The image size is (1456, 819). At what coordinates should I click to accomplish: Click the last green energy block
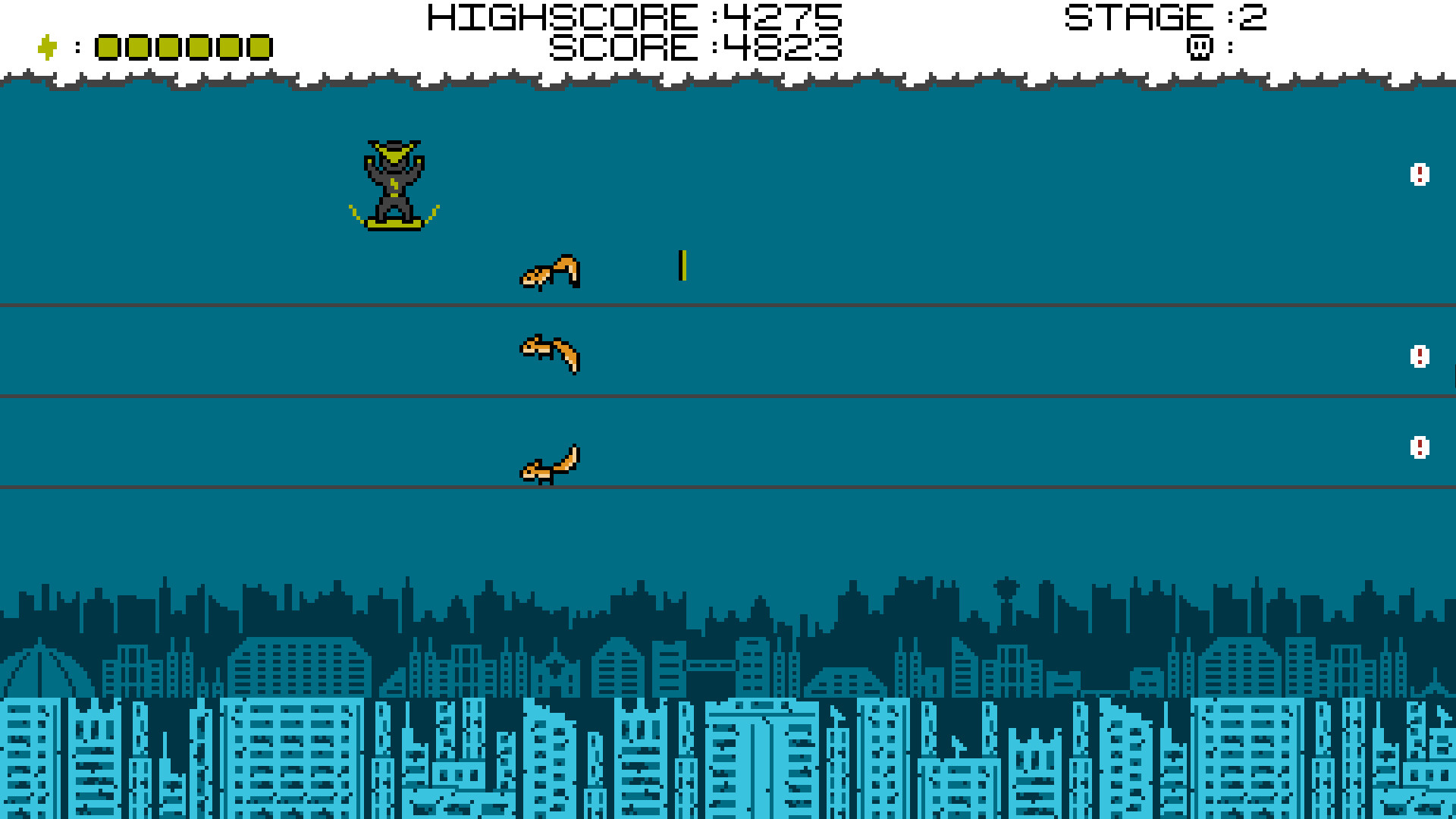tap(258, 47)
